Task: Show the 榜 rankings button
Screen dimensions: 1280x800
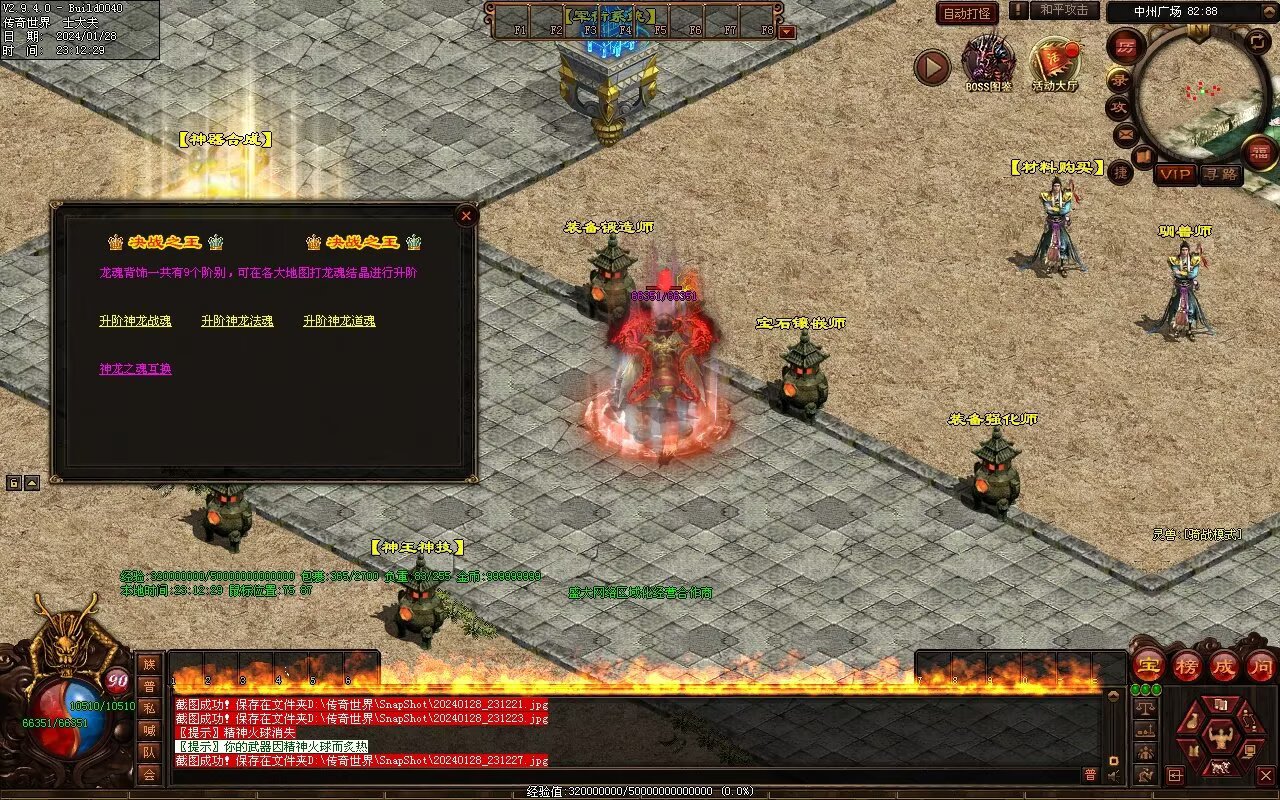Action: point(1186,665)
